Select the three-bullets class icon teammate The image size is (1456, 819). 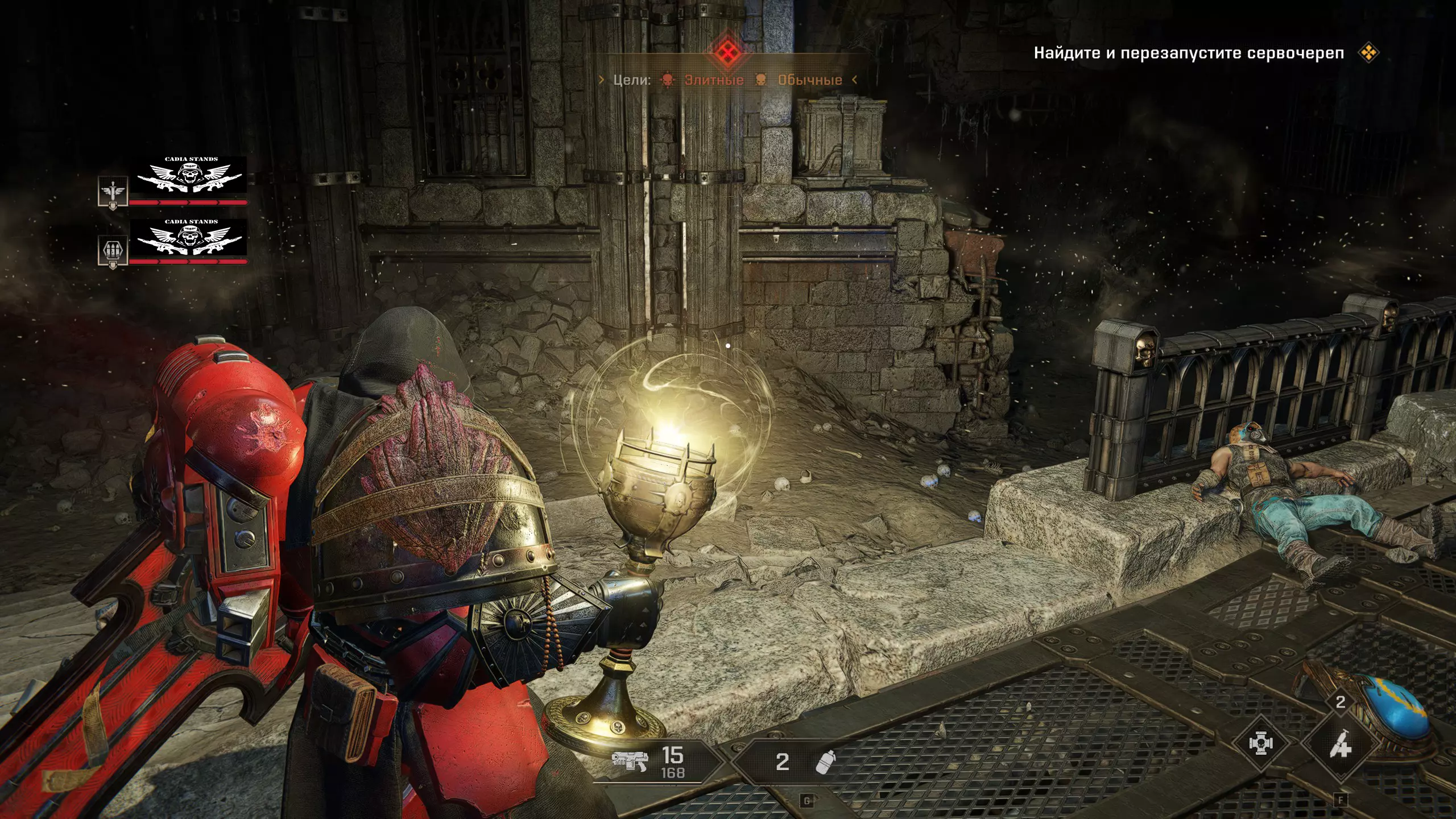[x=113, y=250]
